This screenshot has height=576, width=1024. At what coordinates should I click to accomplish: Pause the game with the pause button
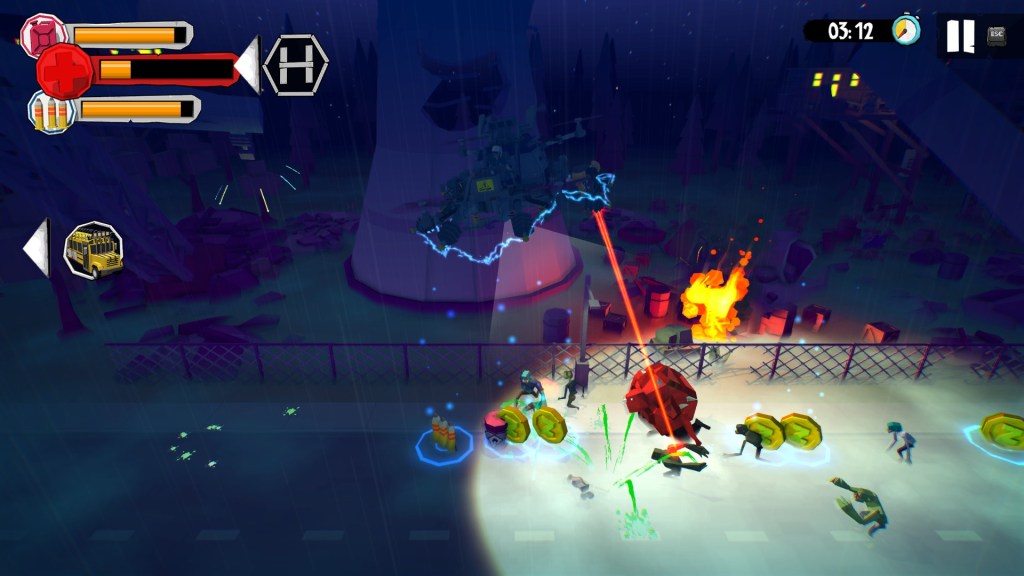960,36
